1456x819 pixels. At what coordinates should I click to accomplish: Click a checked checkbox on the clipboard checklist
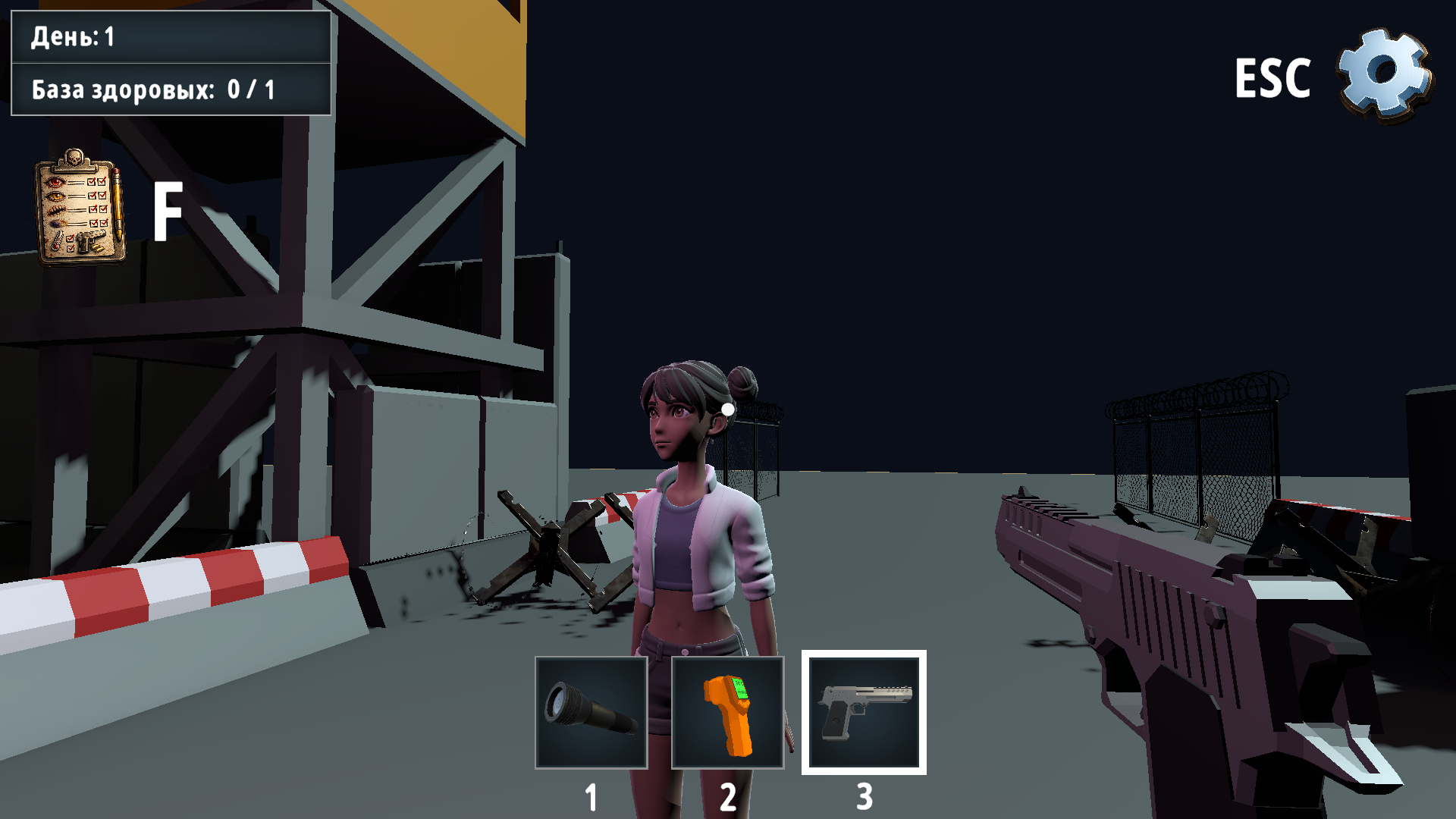pyautogui.click(x=92, y=182)
